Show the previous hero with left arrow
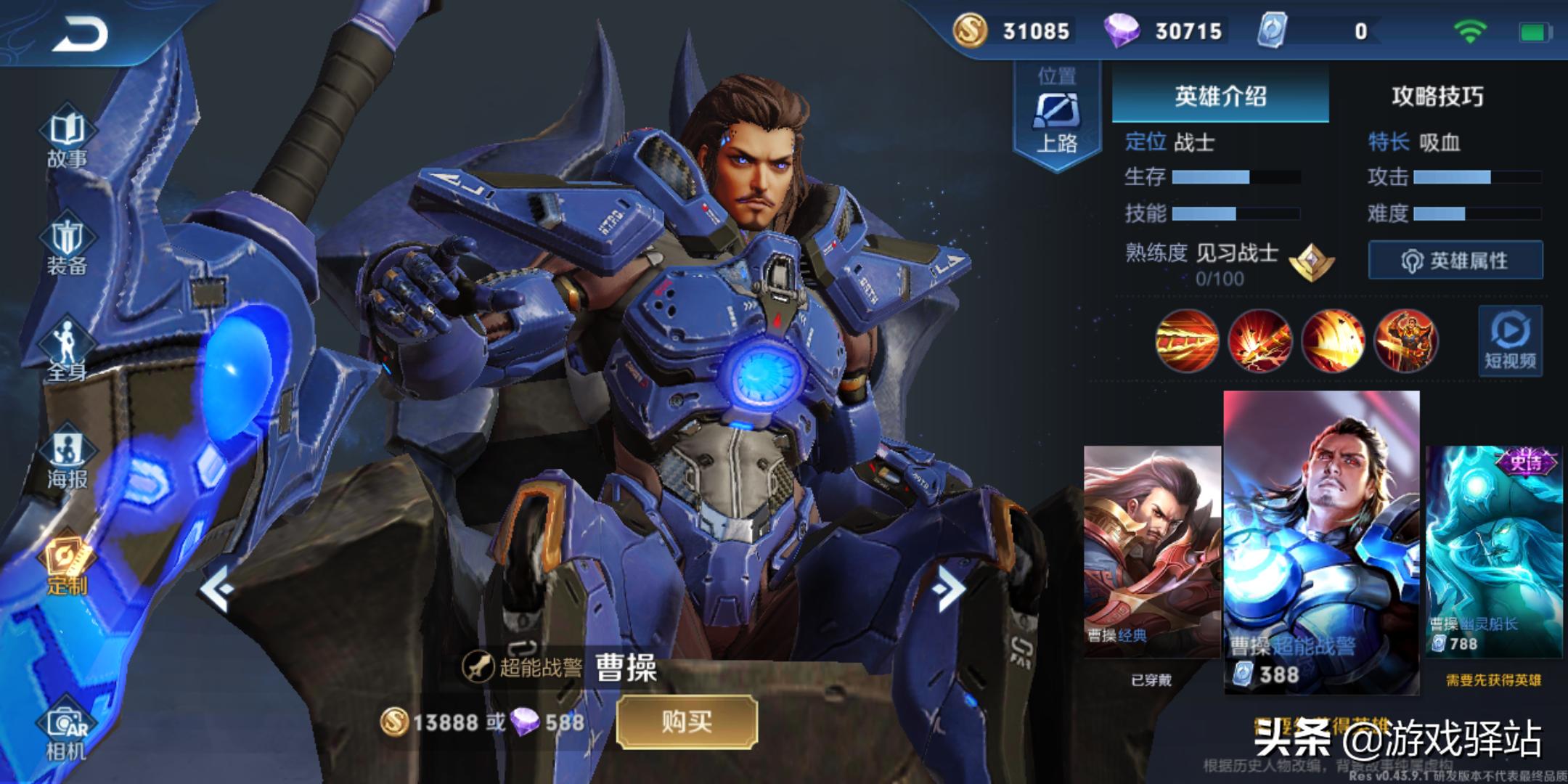This screenshot has height=784, width=1568. point(216,589)
